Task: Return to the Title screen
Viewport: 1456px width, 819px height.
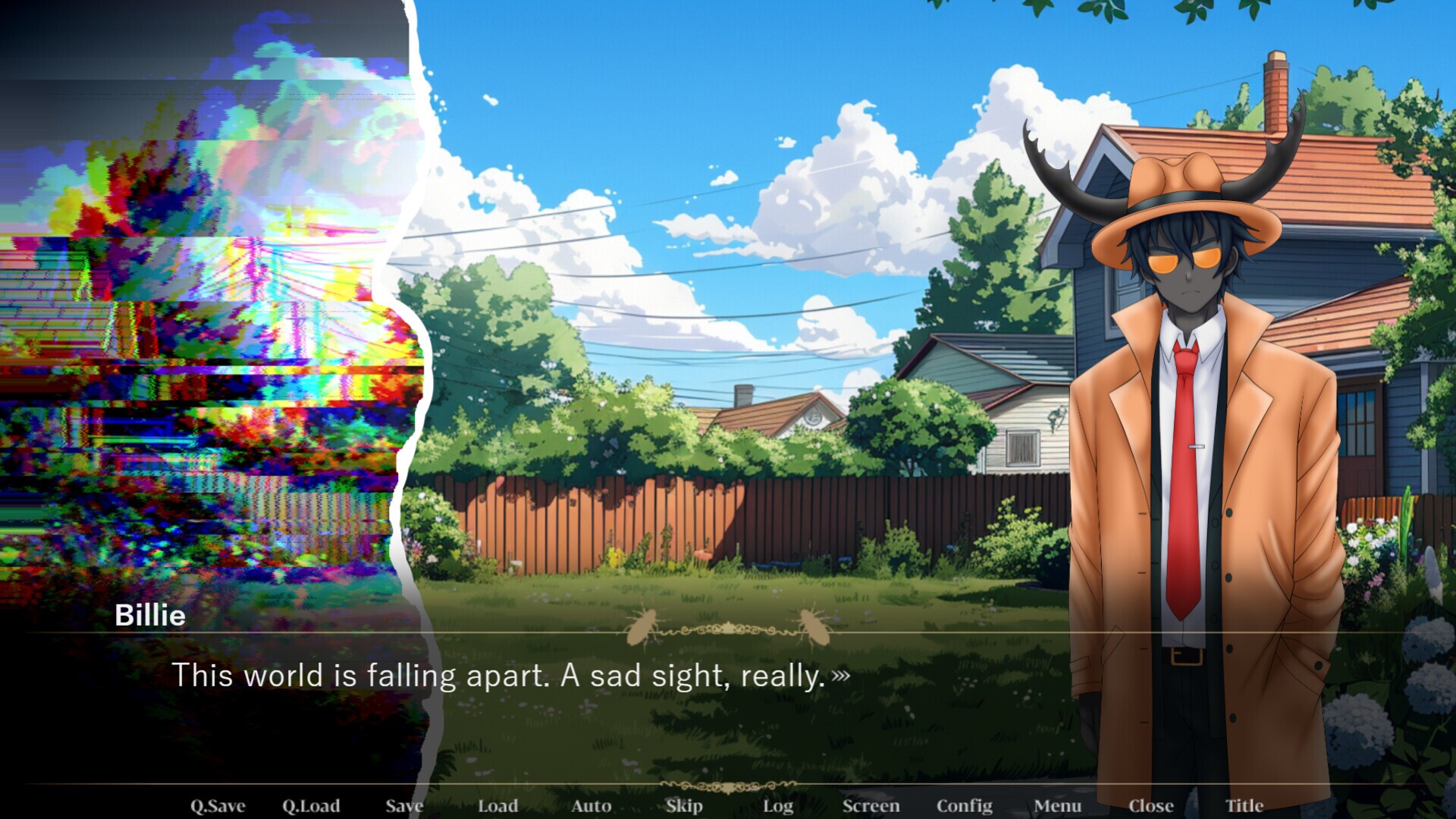Action: 1244,805
